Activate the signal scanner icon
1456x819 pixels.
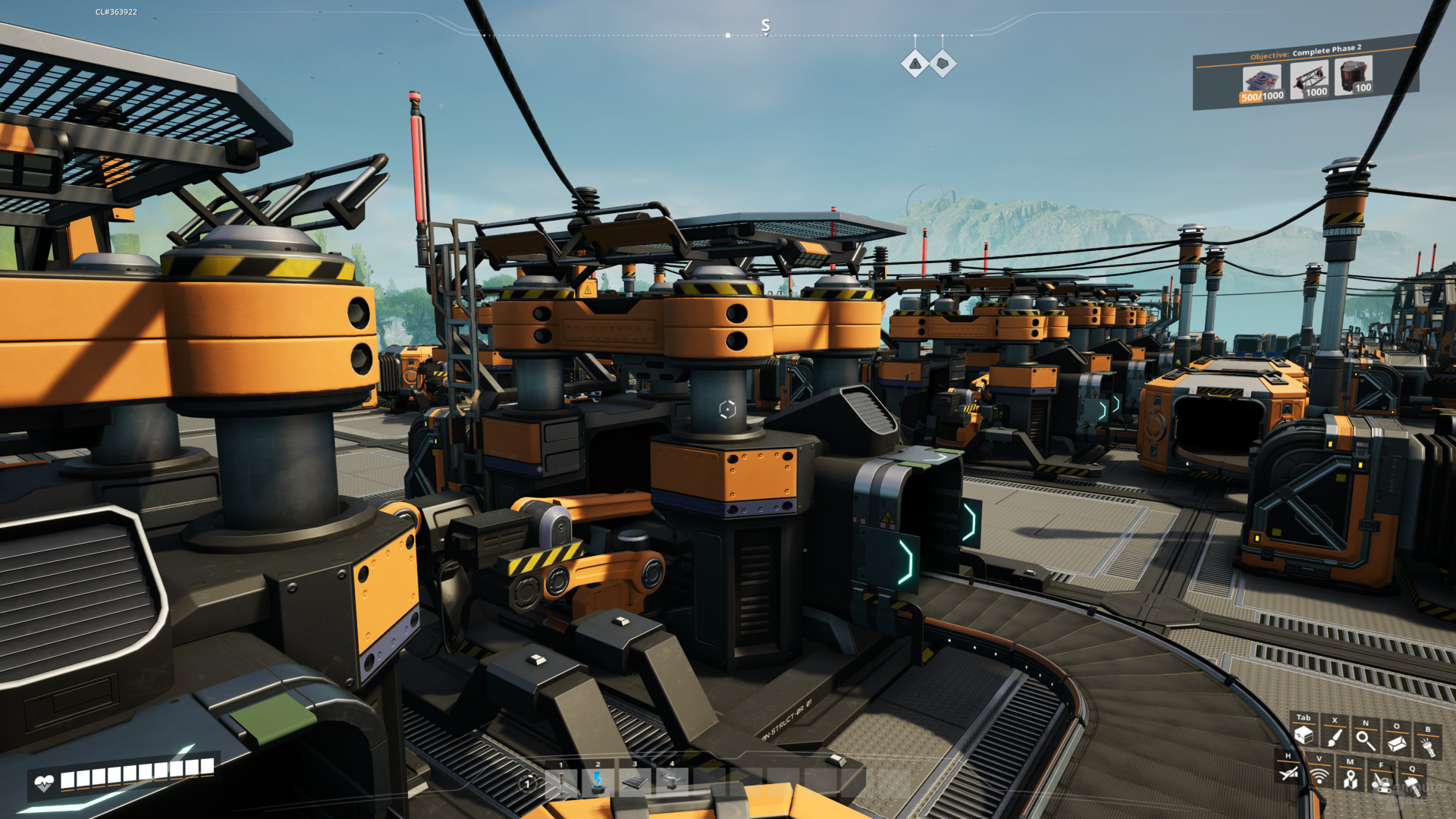pyautogui.click(x=1319, y=776)
